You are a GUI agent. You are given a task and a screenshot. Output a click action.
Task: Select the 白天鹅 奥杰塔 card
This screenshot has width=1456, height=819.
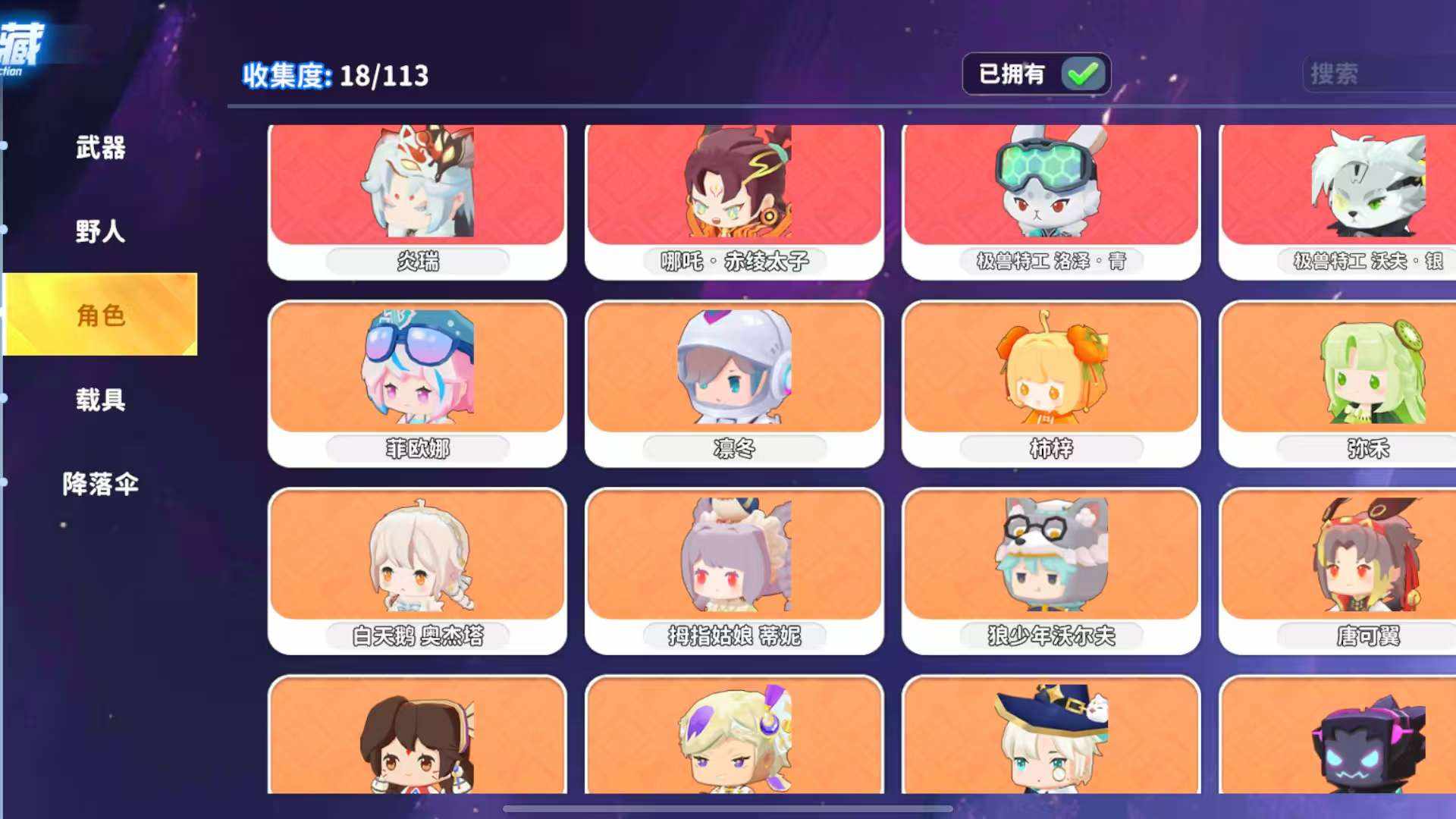tap(417, 570)
